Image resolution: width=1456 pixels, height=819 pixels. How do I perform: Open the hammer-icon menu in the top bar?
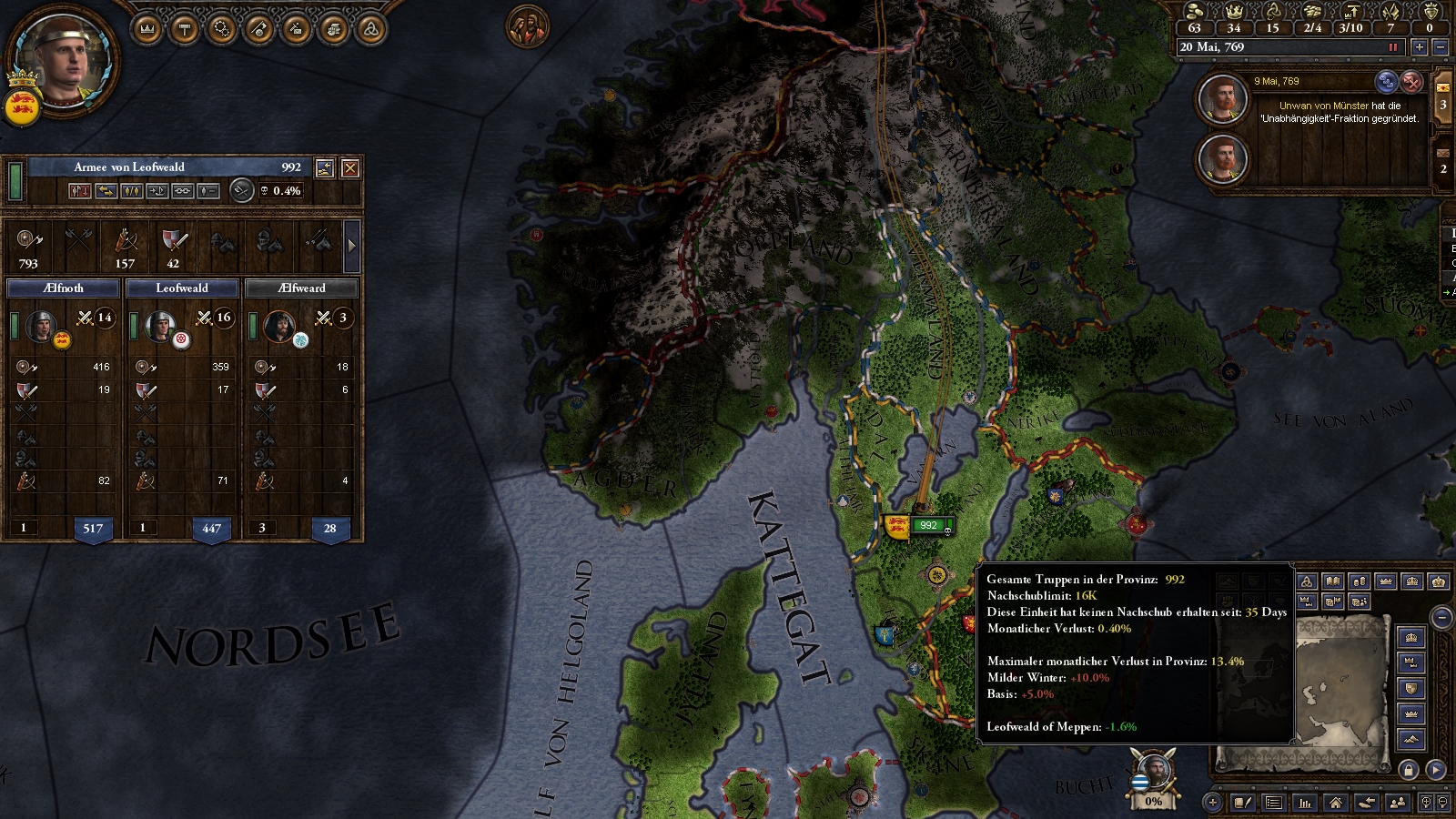coord(185,29)
